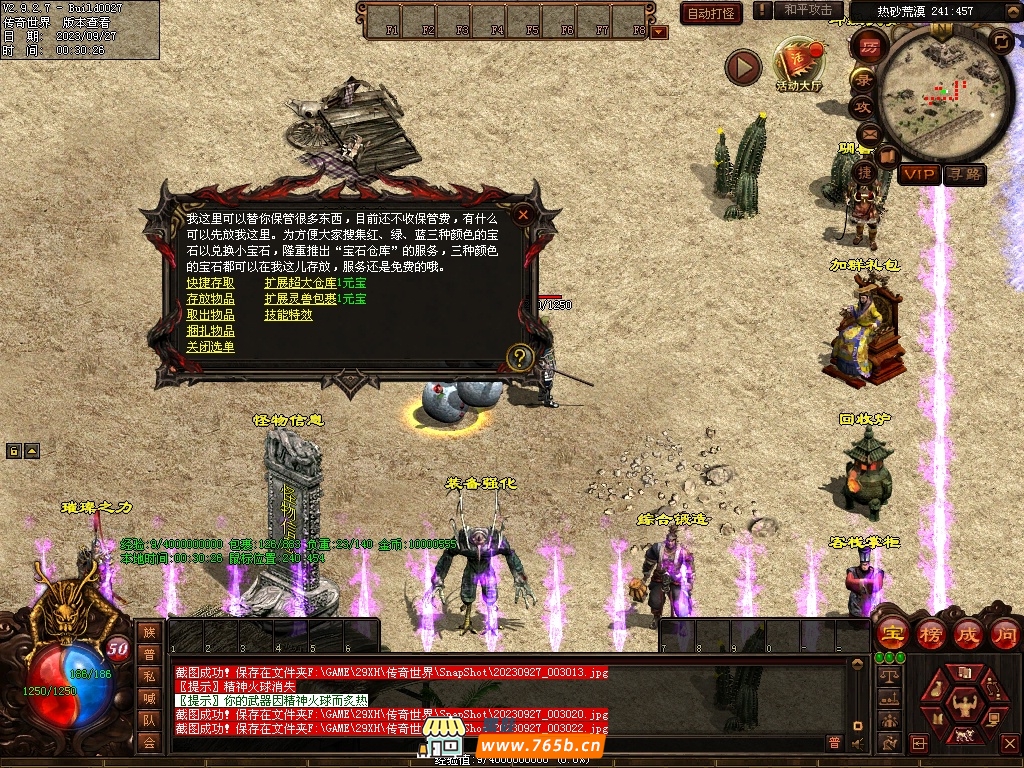The image size is (1024, 768).
Task: Choose 扩展超大仓库 warehouse expansion
Action: pos(300,283)
